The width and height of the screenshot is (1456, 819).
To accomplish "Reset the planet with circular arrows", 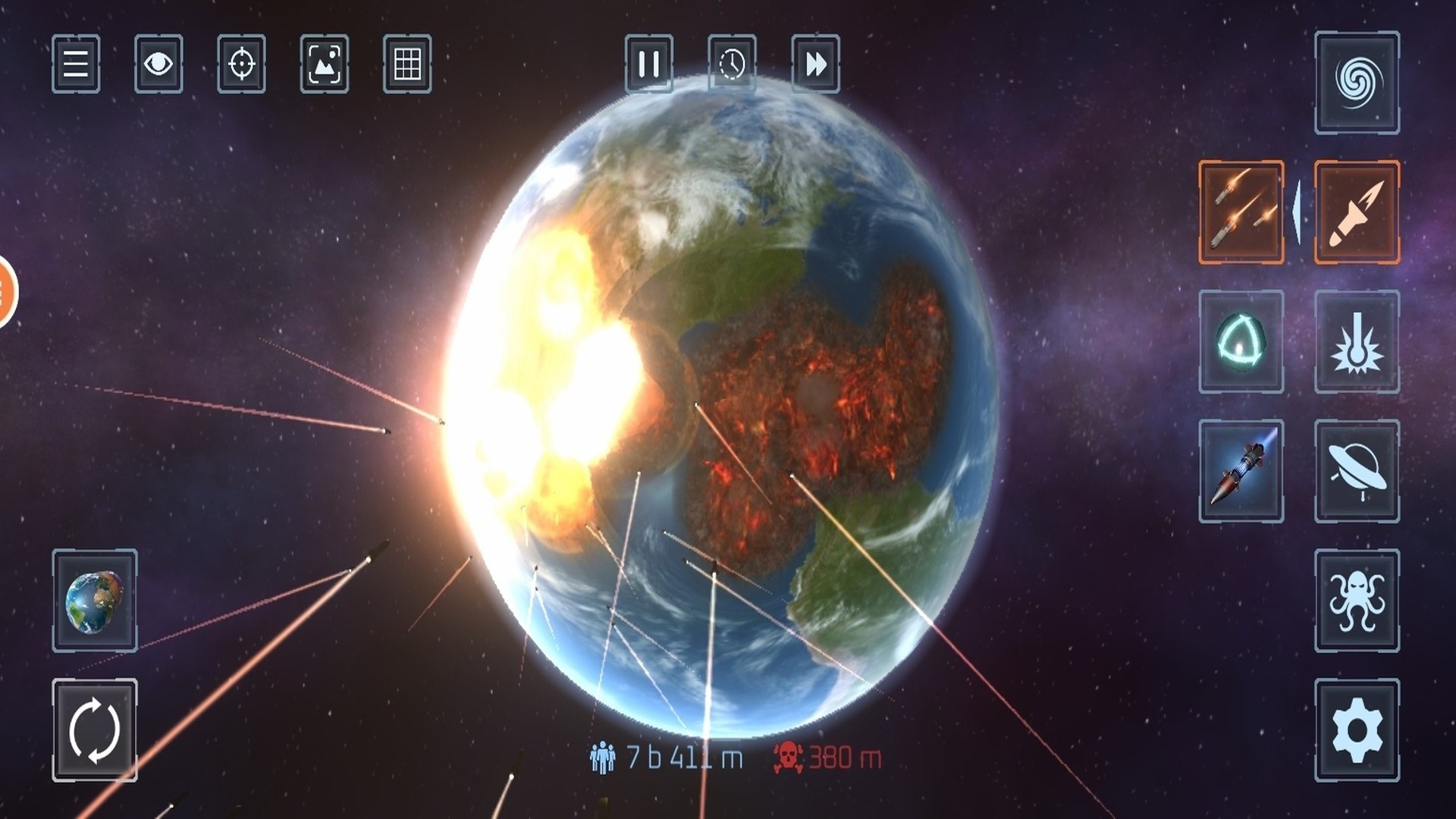I will coord(95,730).
